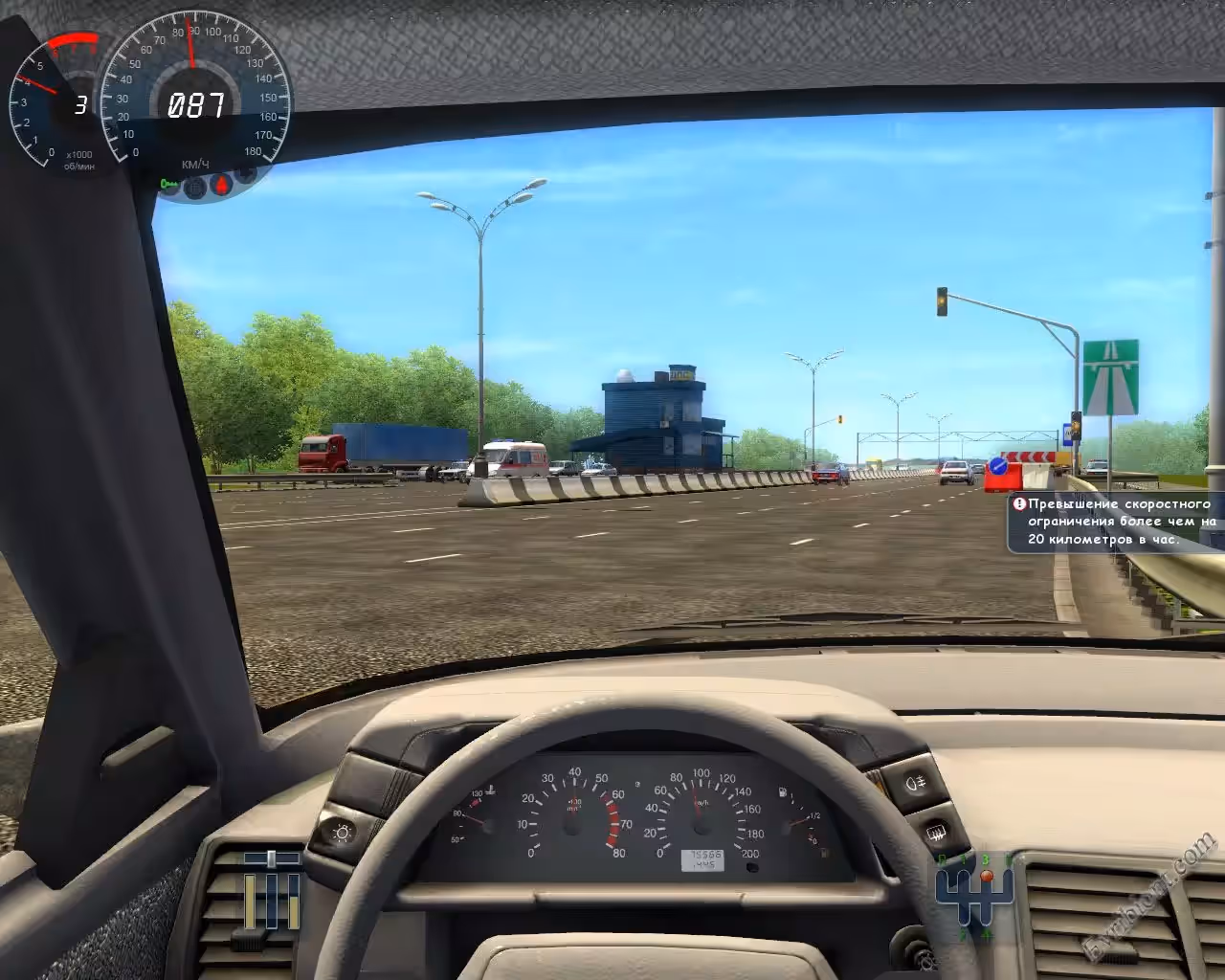Image resolution: width=1225 pixels, height=980 pixels.
Task: Click the green ignition key indicator
Action: coord(170,184)
